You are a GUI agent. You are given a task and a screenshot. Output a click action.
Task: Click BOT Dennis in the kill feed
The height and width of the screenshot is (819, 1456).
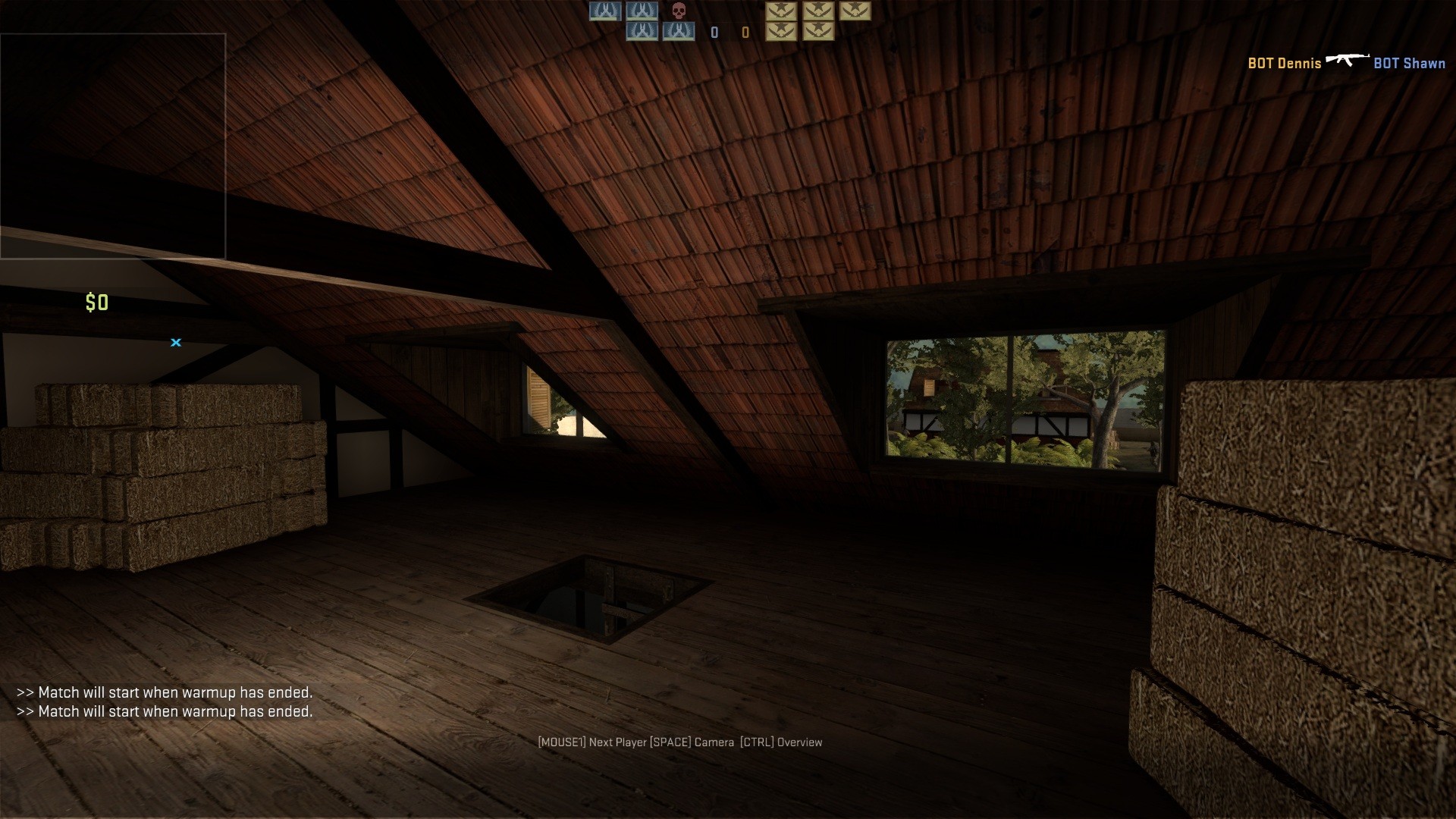(x=1284, y=64)
